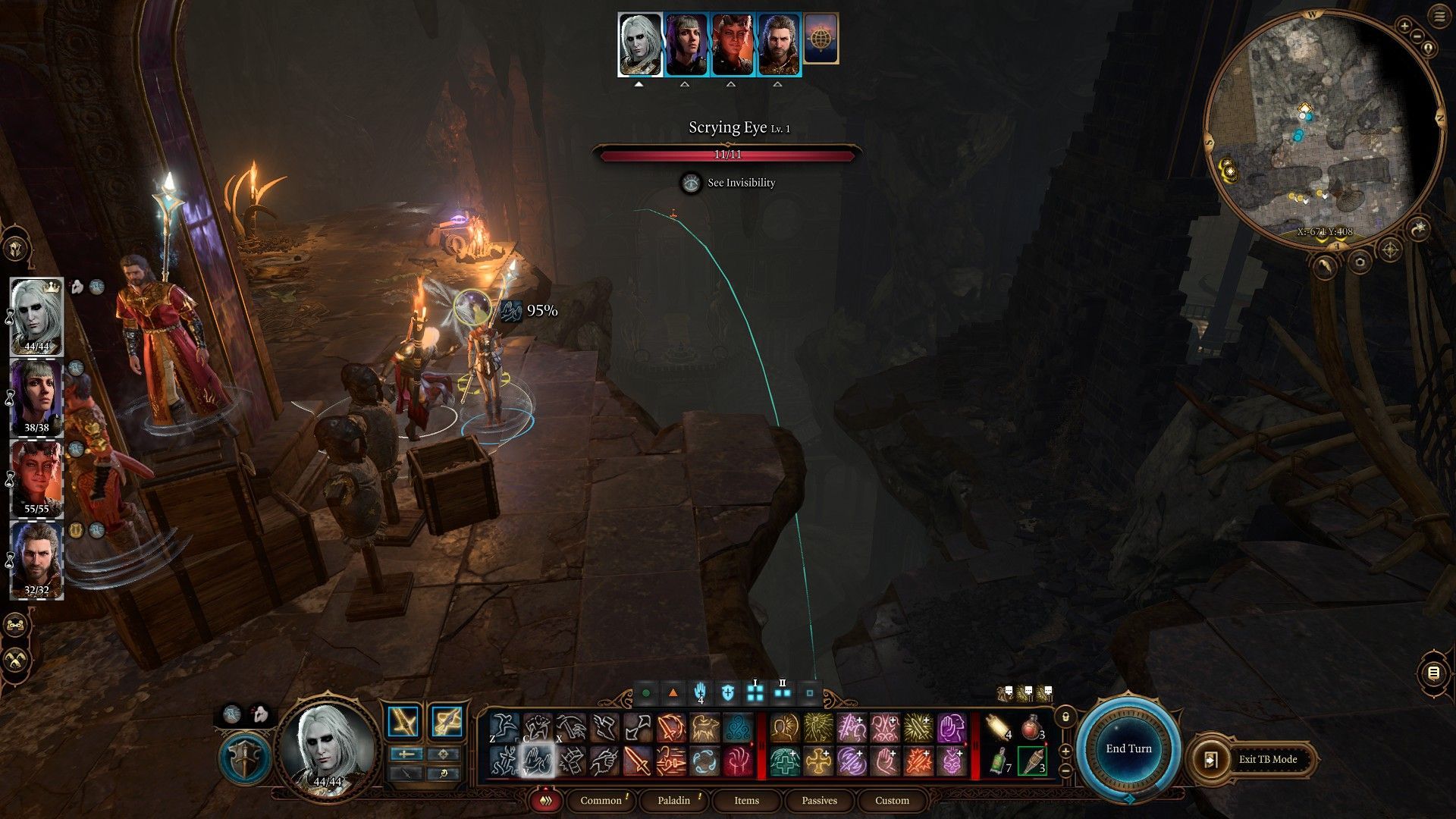
Task: Zoom in on the minimap
Action: (1404, 27)
